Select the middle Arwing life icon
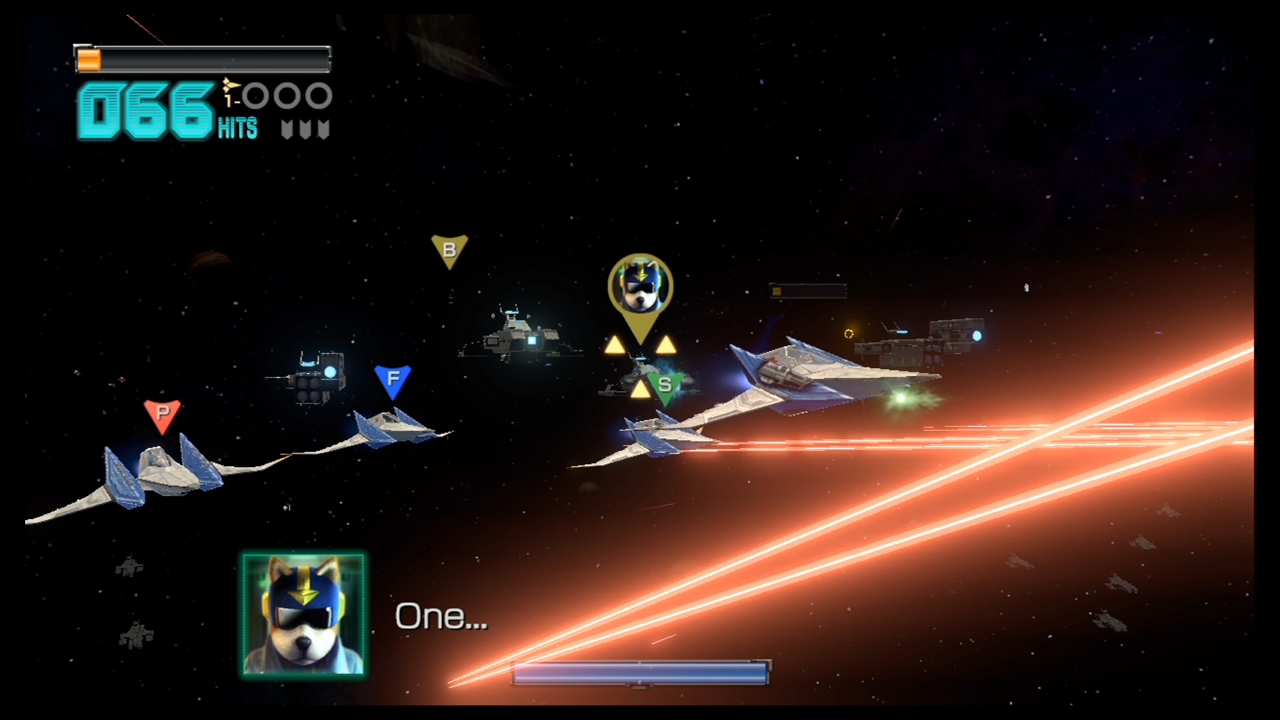 (x=288, y=96)
